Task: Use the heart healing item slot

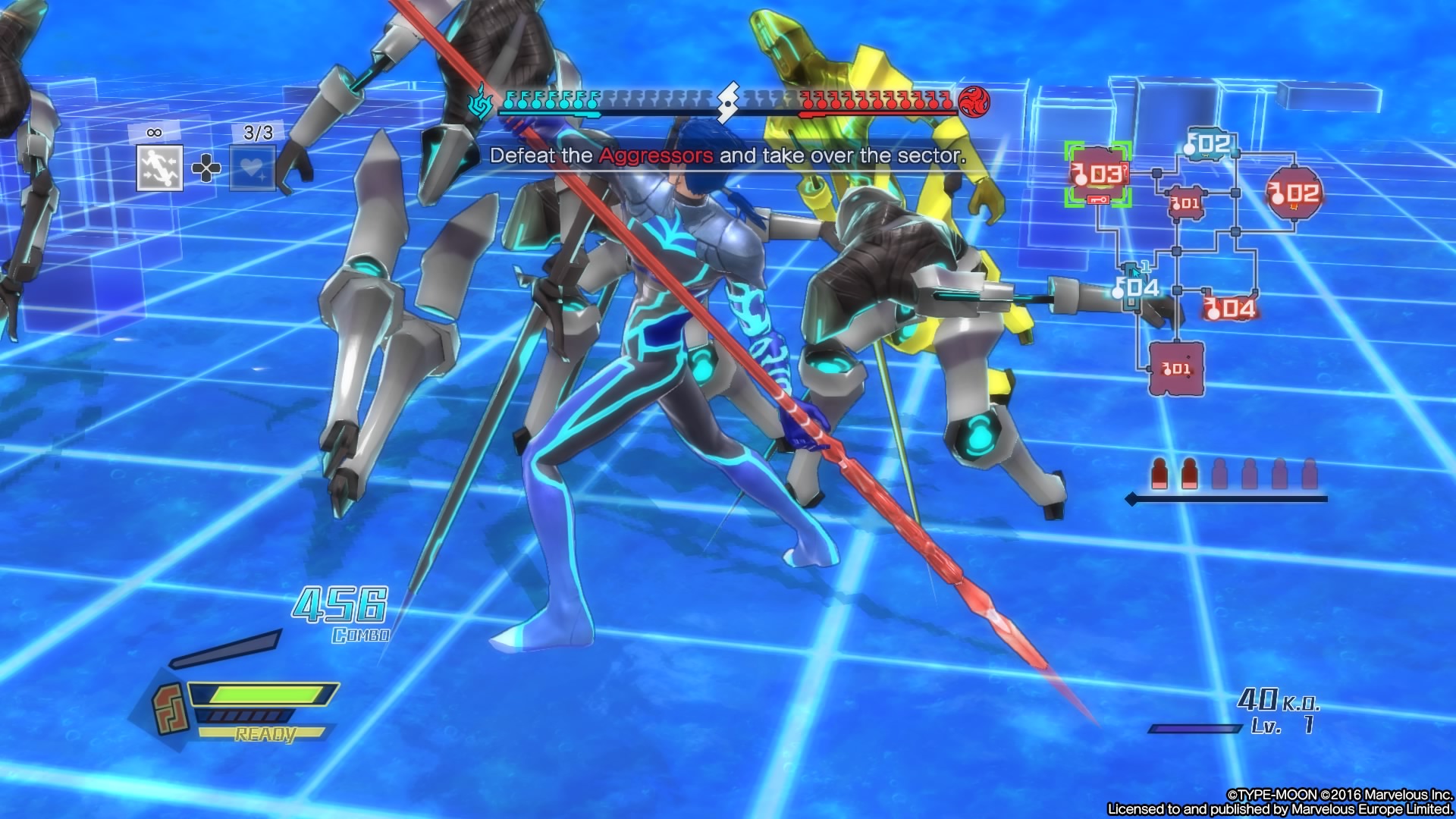Action: pyautogui.click(x=253, y=168)
